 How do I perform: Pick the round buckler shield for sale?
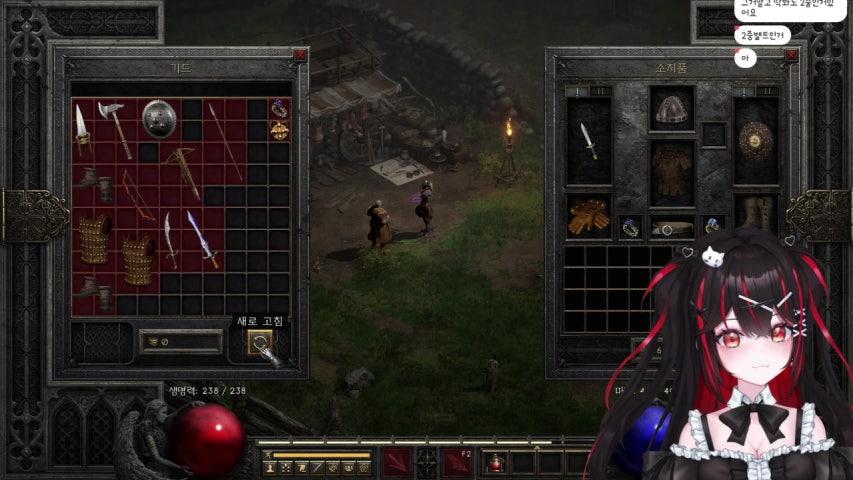pos(159,118)
